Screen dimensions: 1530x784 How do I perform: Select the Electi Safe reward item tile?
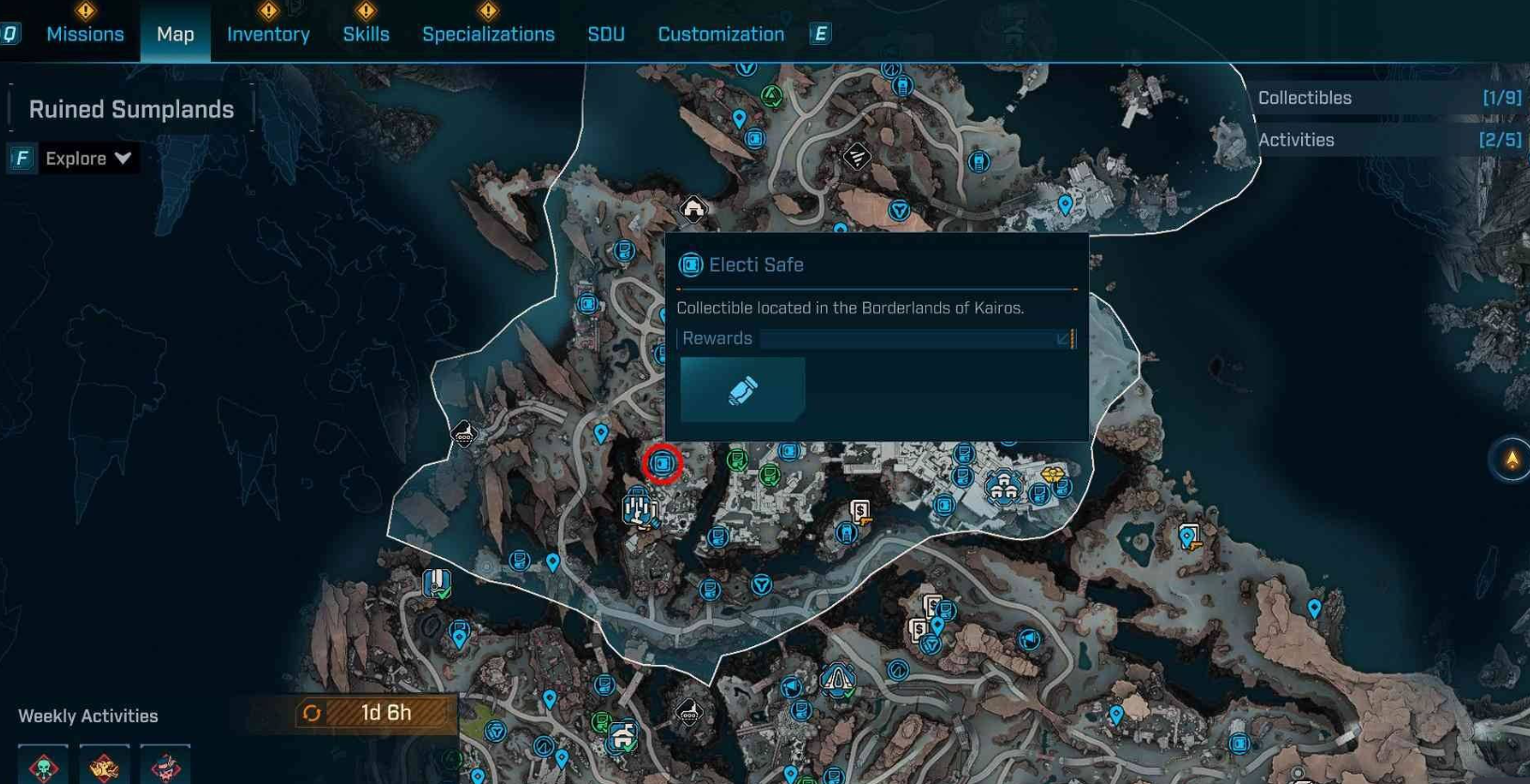(742, 389)
